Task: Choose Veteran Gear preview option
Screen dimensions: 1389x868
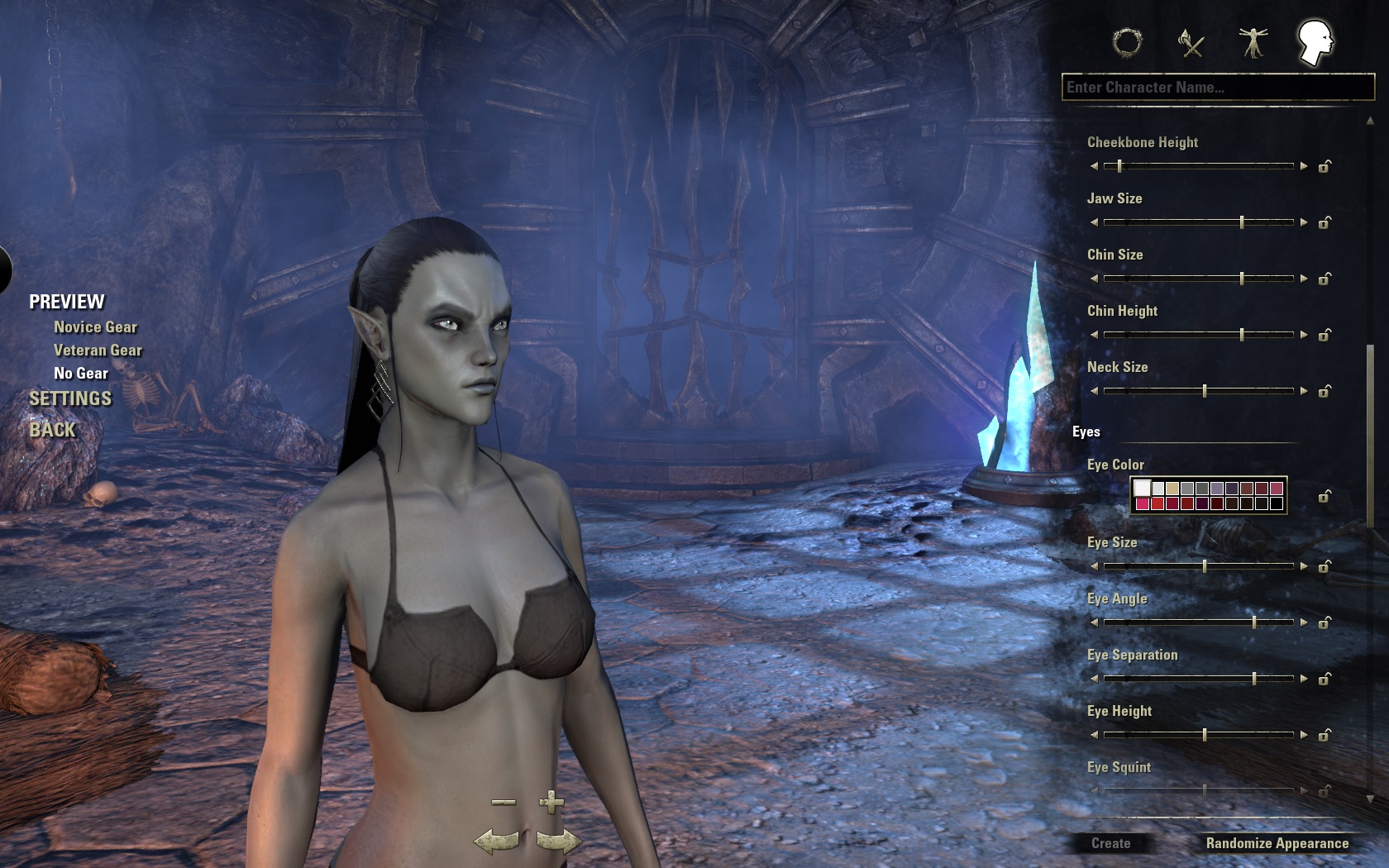Action: tap(98, 351)
